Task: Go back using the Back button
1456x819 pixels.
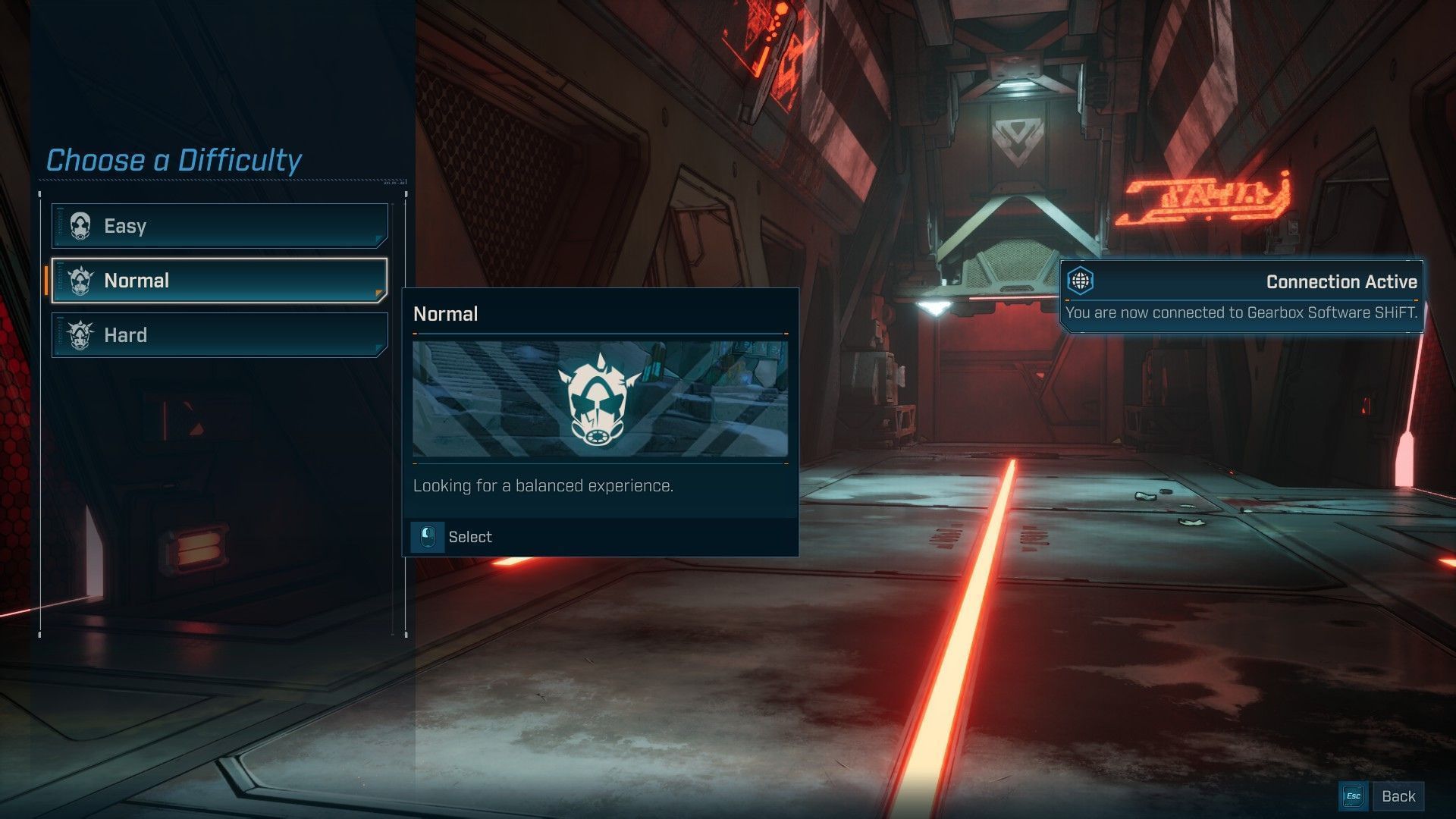Action: [x=1397, y=796]
